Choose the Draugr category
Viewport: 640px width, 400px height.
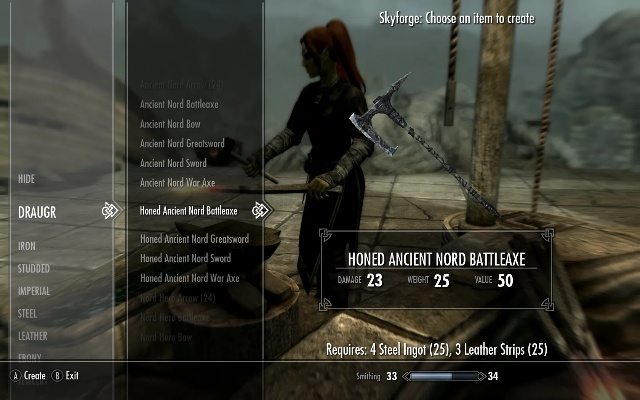(38, 212)
